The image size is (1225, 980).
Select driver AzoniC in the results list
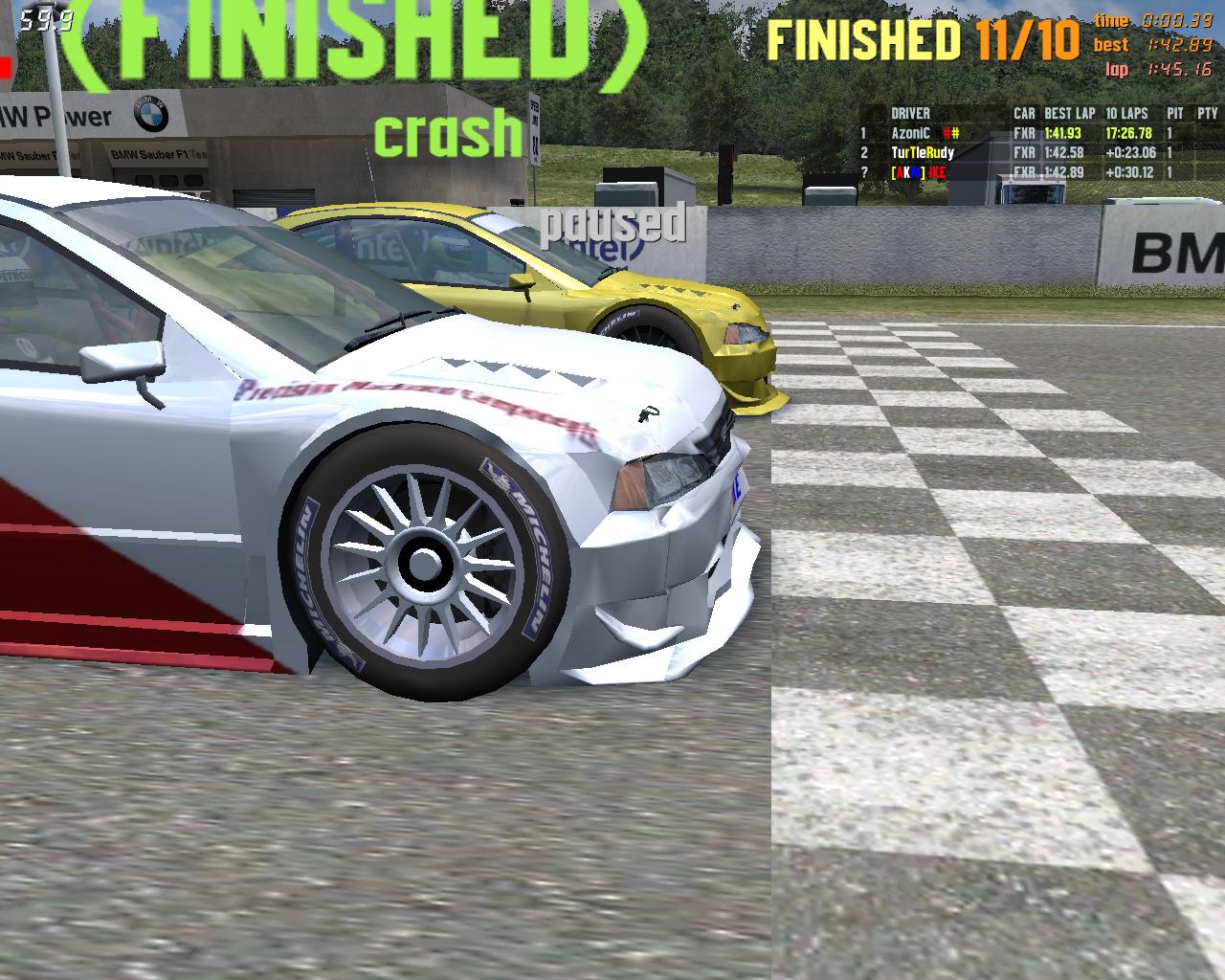click(910, 134)
